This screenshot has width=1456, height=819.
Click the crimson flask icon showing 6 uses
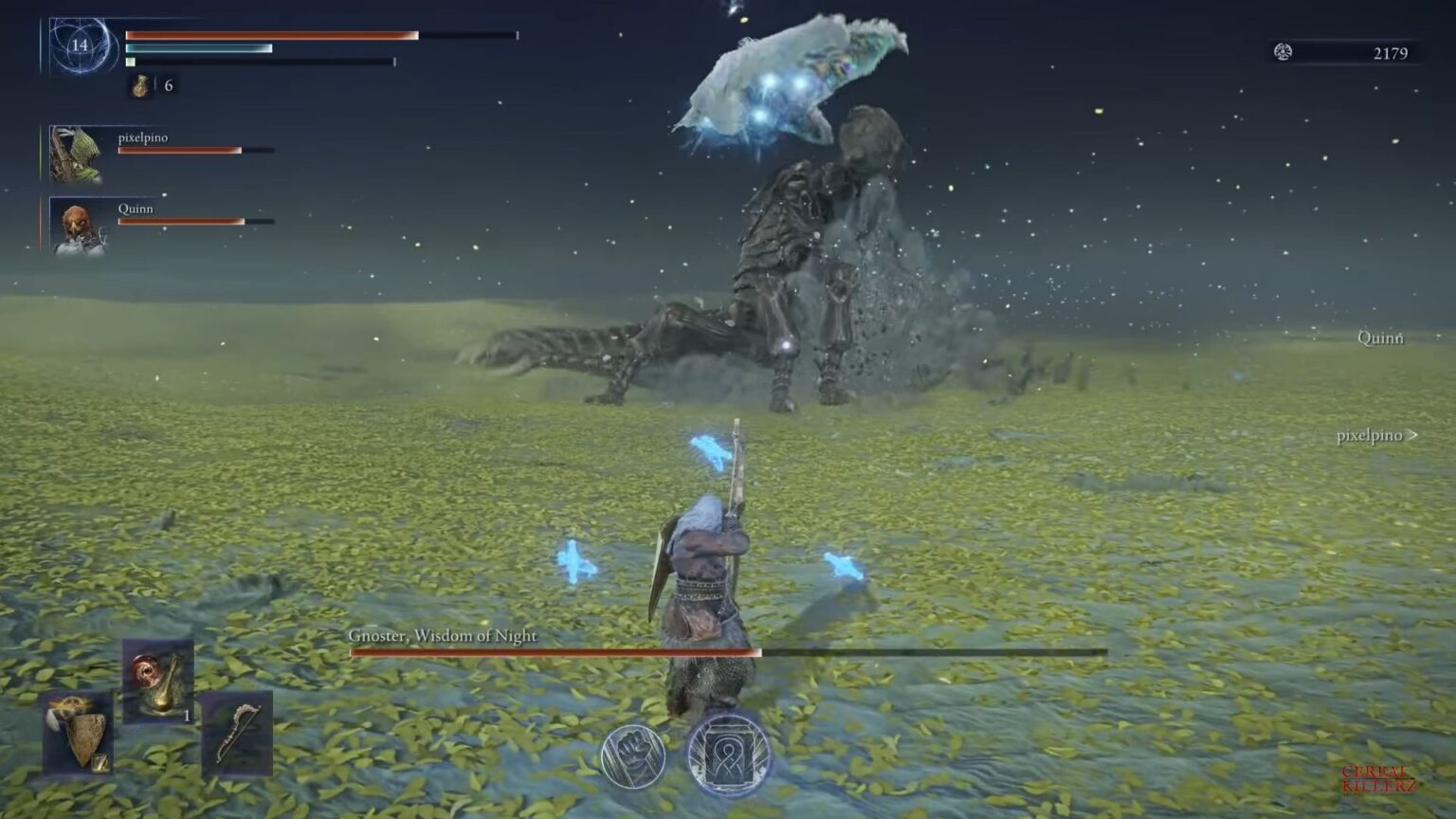coord(137,85)
